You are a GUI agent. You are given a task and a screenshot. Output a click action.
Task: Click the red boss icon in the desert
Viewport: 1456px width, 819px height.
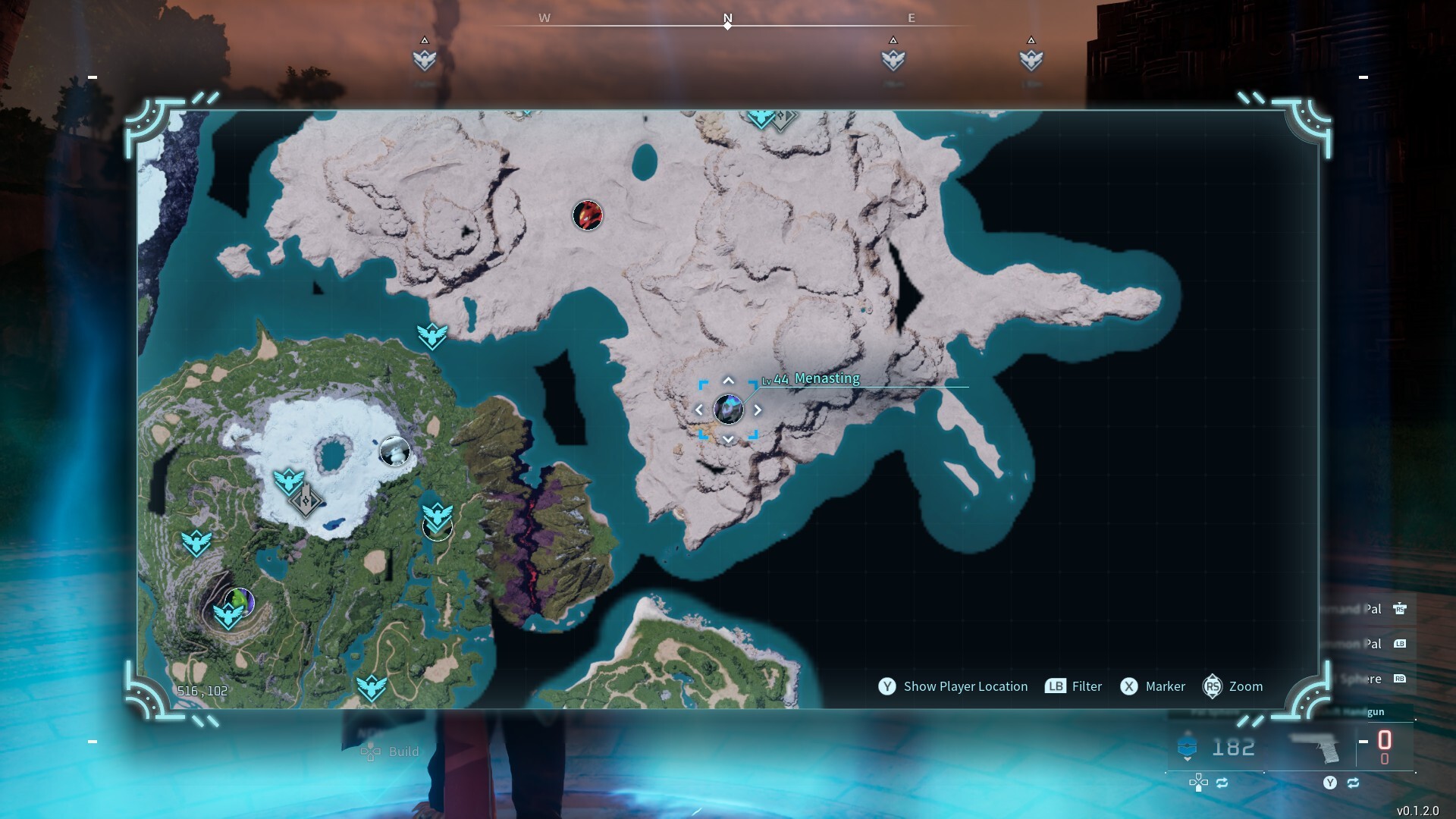[587, 215]
